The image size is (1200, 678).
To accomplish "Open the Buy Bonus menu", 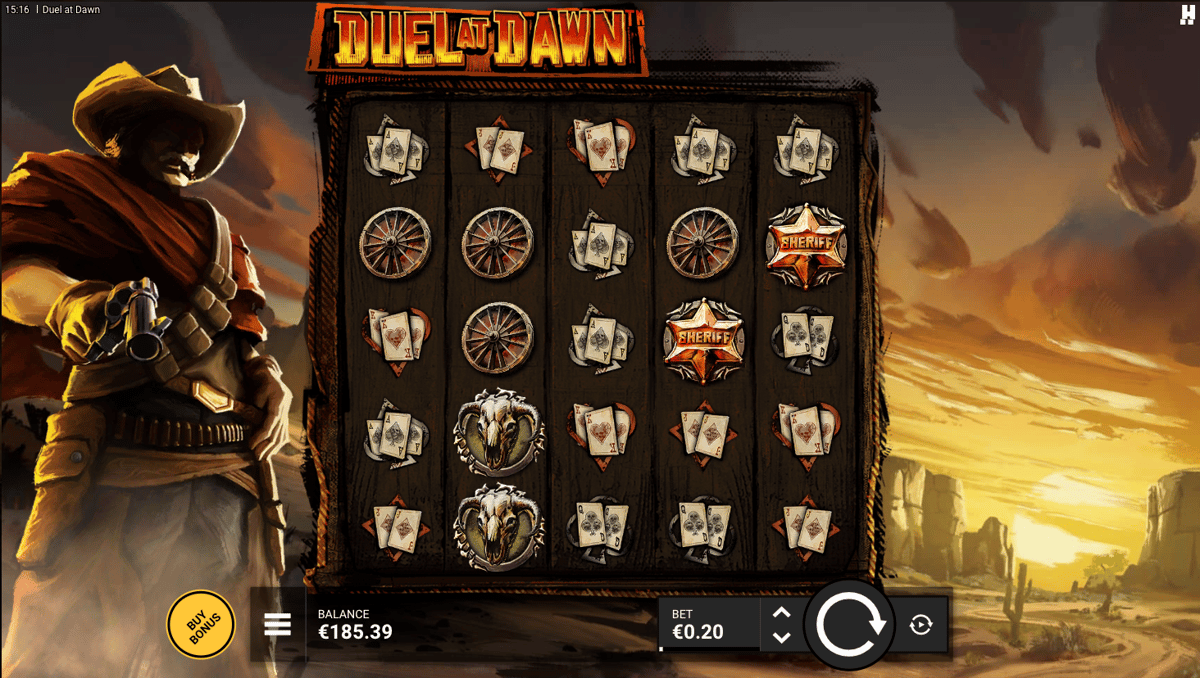I will [x=201, y=625].
